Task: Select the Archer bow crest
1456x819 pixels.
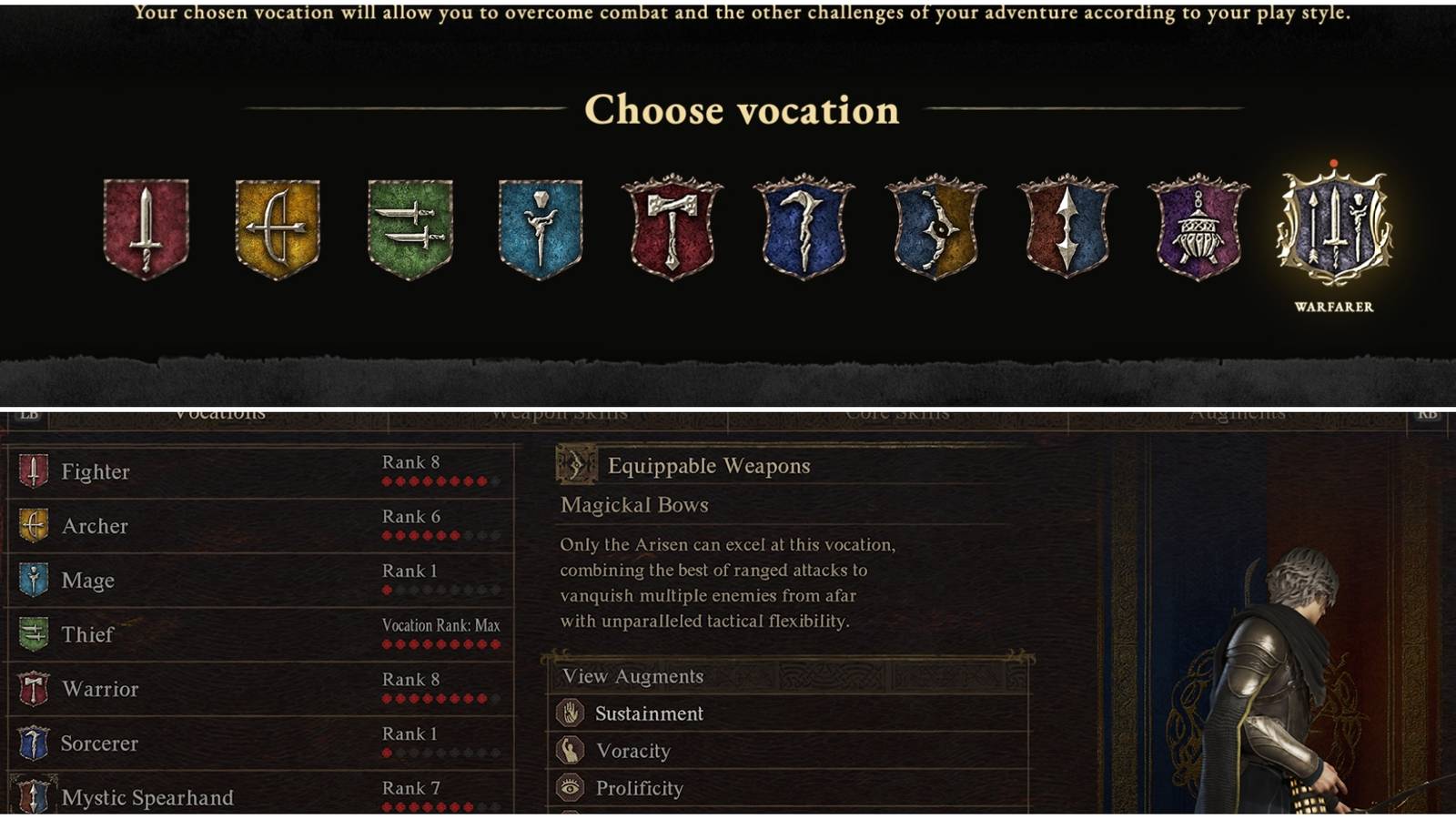Action: [278, 227]
